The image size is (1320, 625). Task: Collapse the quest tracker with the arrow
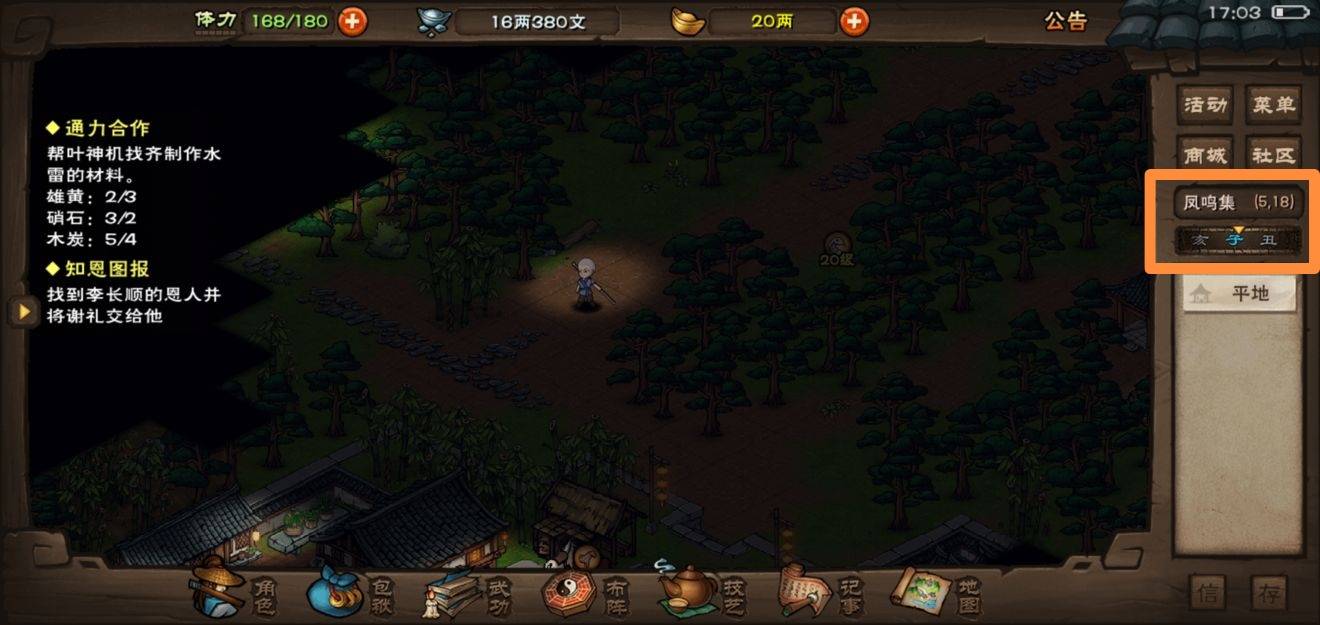[20, 311]
